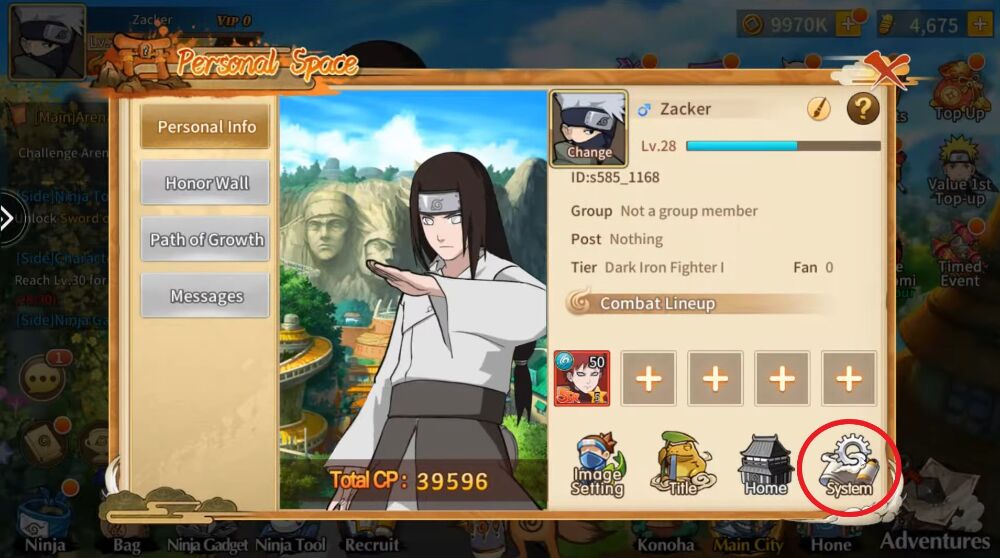This screenshot has height=558, width=1000.
Task: Open the Honor Wall tab
Action: click(x=206, y=183)
